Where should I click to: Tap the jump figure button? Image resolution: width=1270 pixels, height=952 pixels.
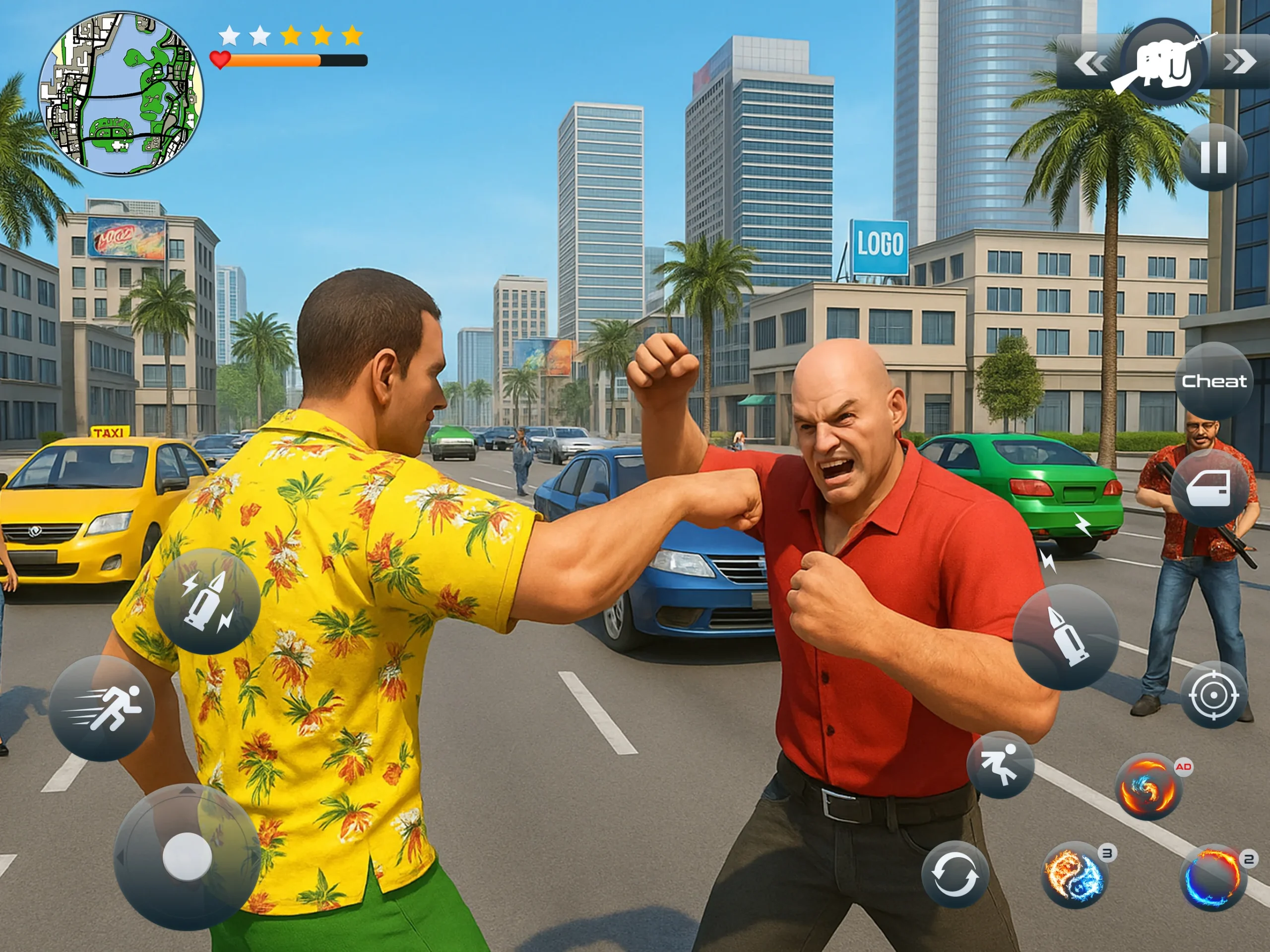click(x=1000, y=765)
